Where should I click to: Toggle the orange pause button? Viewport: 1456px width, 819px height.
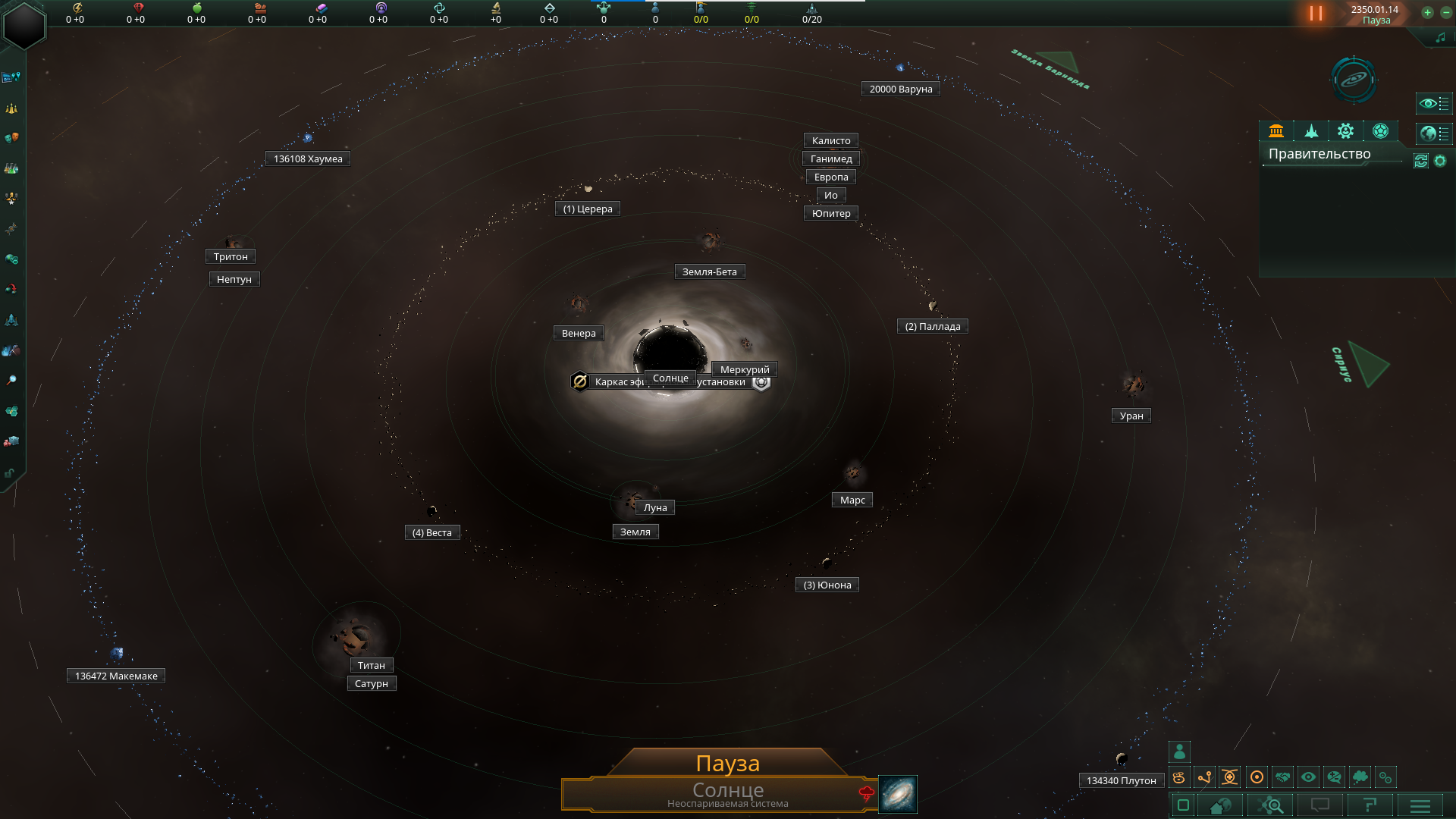click(1316, 14)
